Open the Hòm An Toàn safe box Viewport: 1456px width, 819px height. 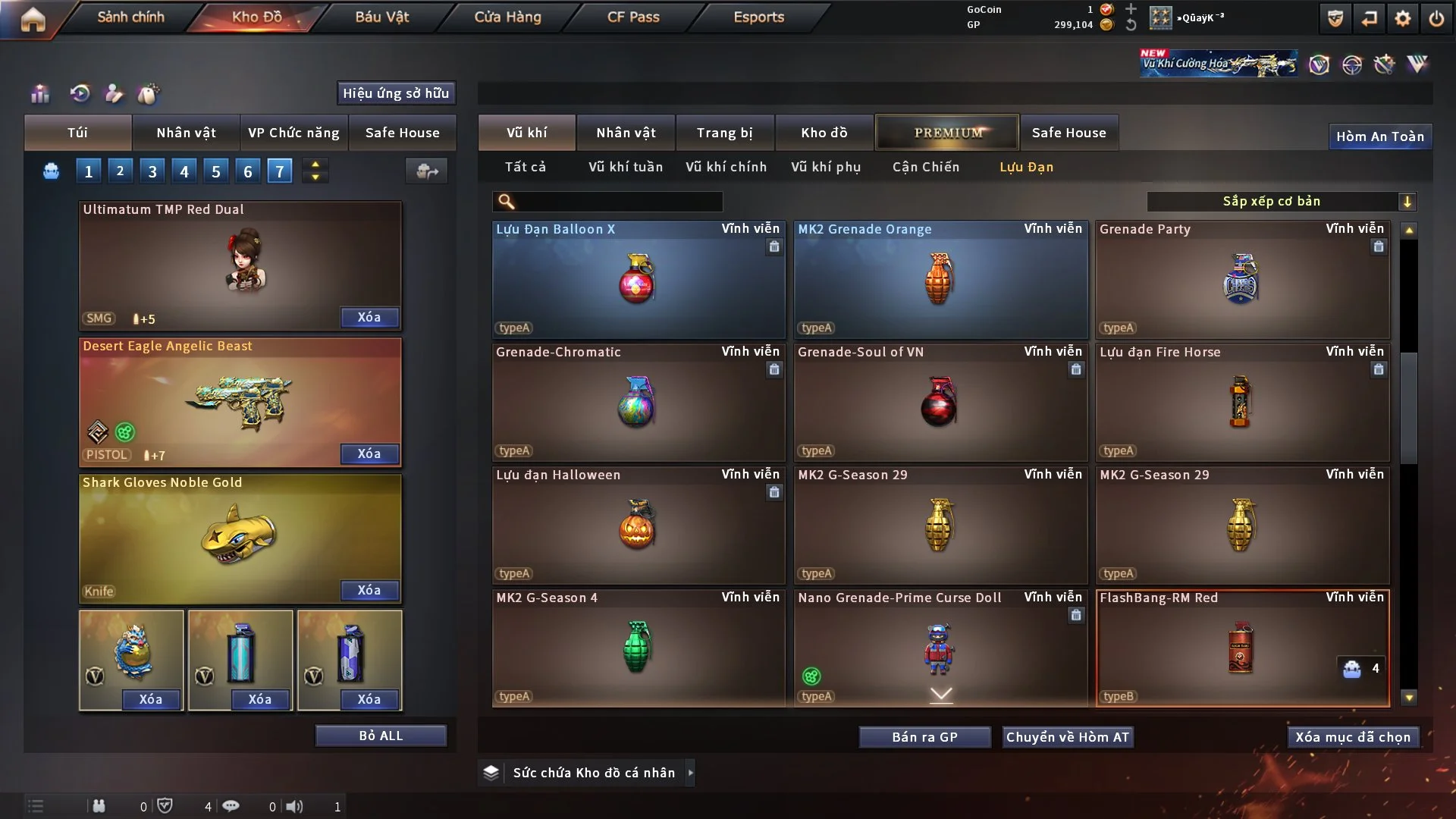pyautogui.click(x=1379, y=136)
